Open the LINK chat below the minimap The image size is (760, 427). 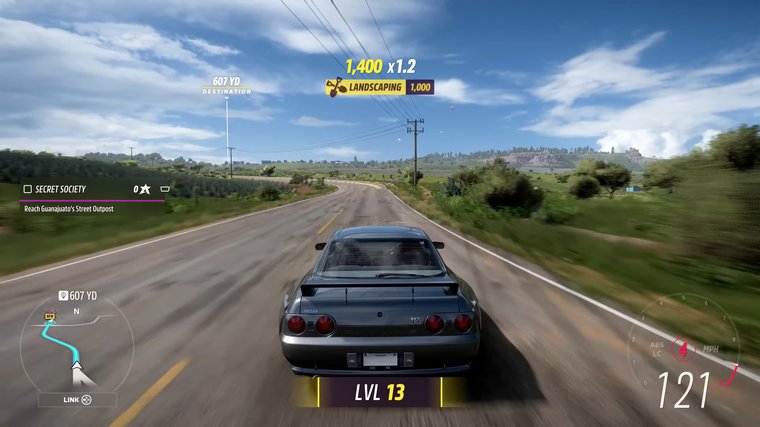[77, 400]
